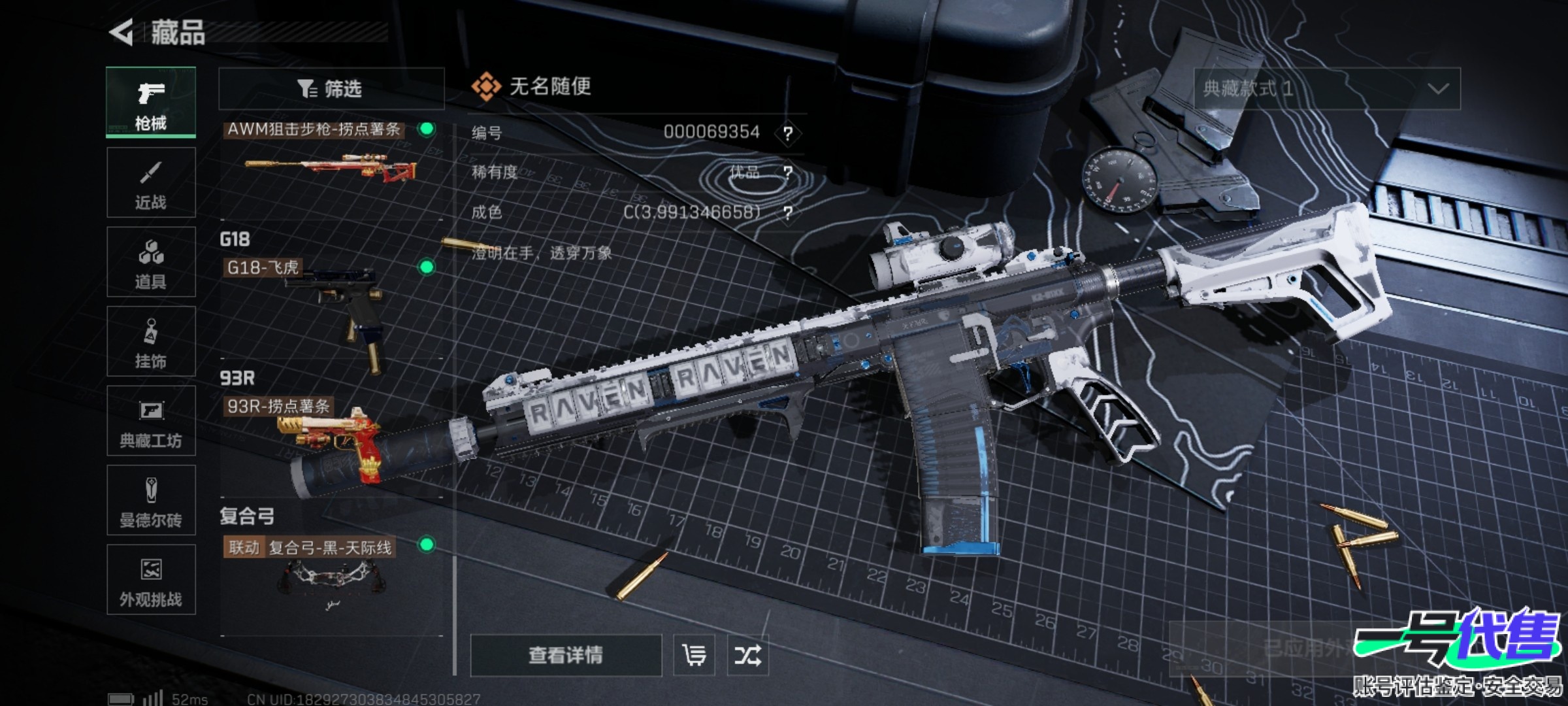Click the question mark beside 编号
The height and width of the screenshot is (706, 1568).
click(788, 133)
